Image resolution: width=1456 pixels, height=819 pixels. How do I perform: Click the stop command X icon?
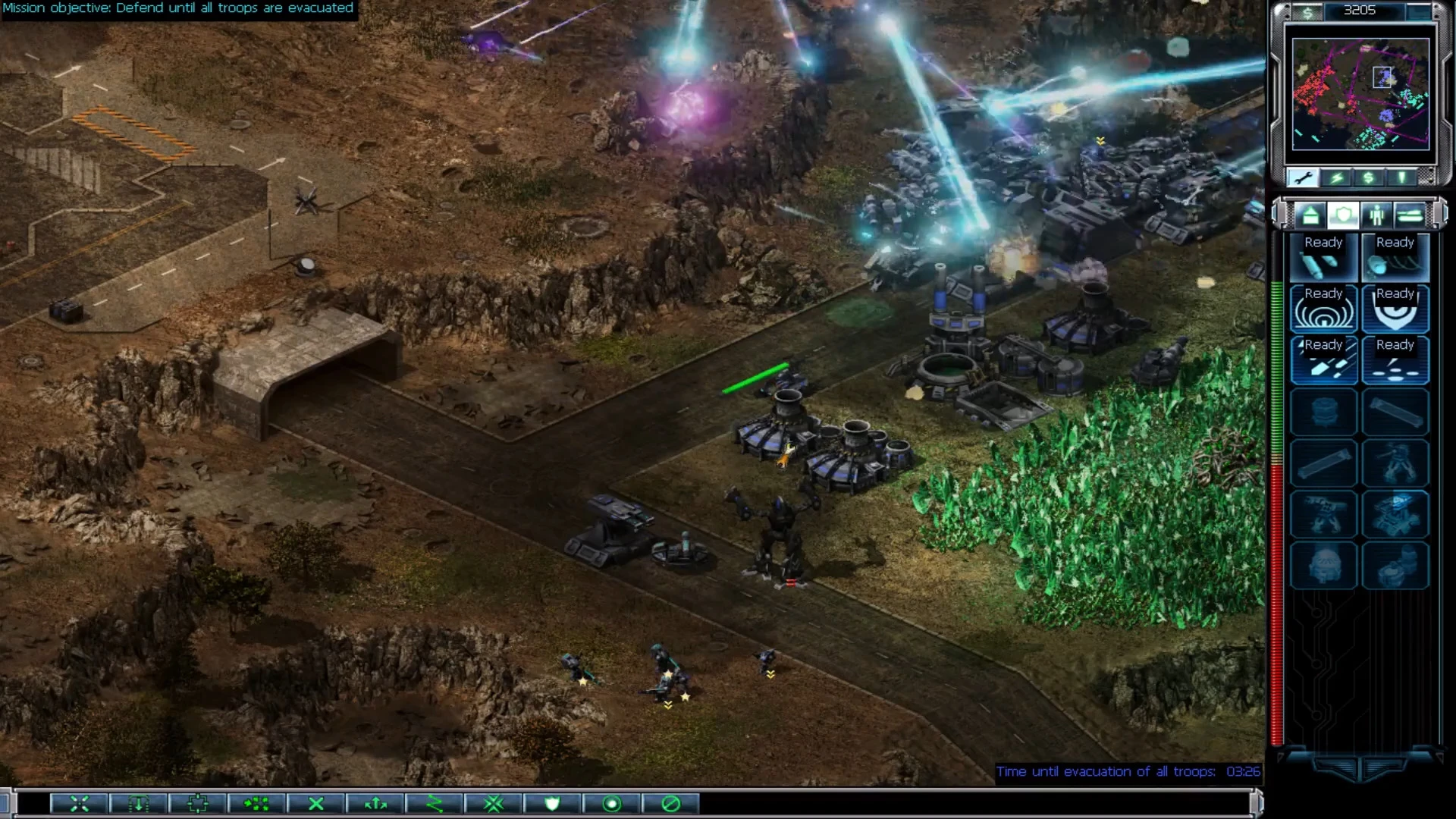point(315,804)
